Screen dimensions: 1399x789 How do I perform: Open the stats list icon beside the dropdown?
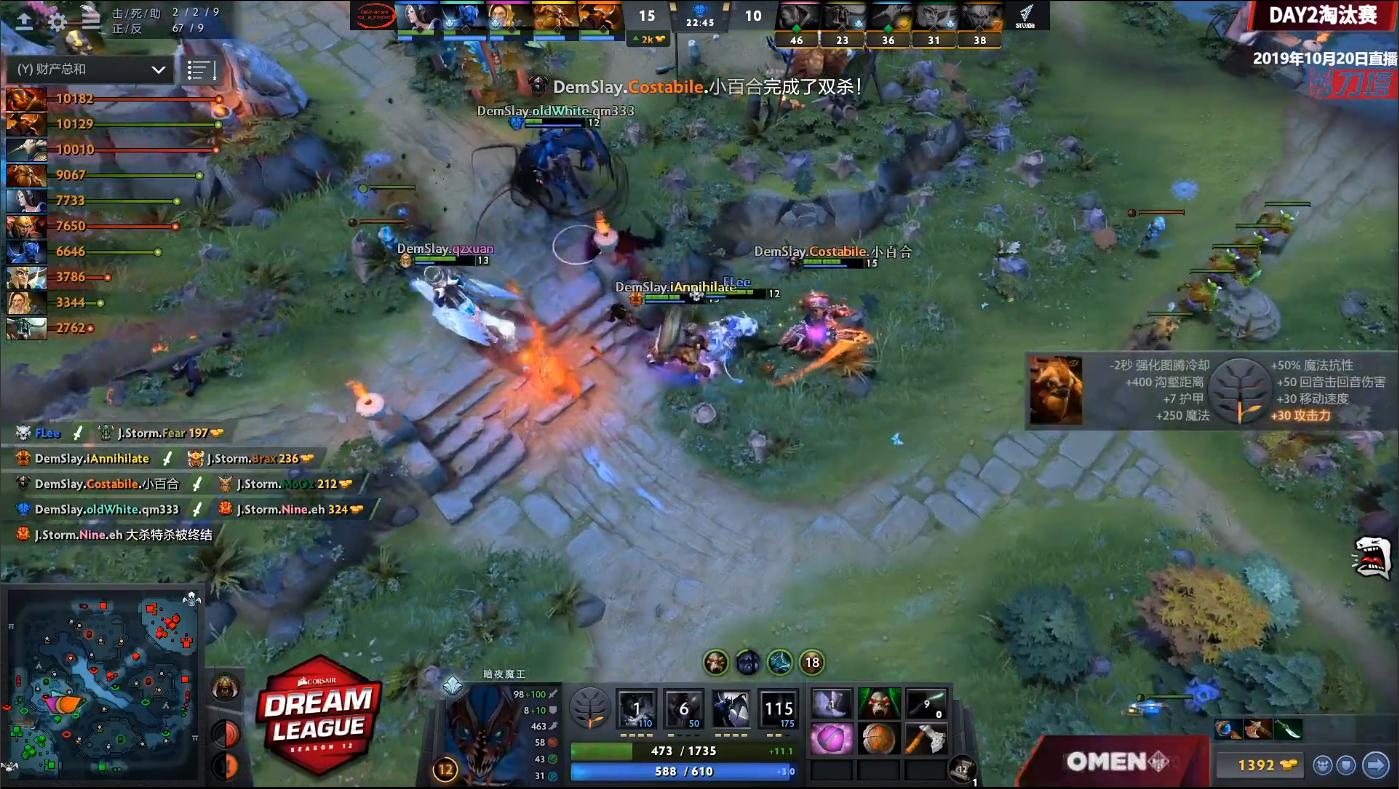[x=200, y=70]
